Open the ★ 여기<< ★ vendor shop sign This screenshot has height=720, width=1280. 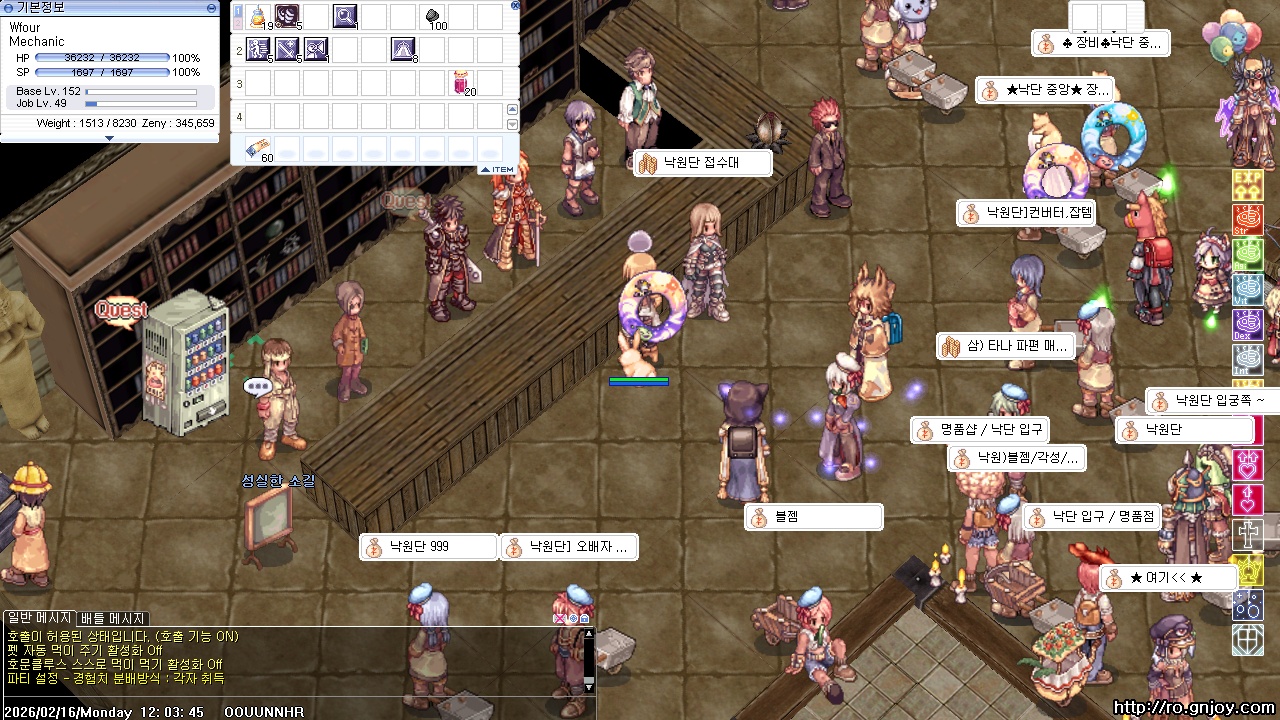pyautogui.click(x=1168, y=578)
